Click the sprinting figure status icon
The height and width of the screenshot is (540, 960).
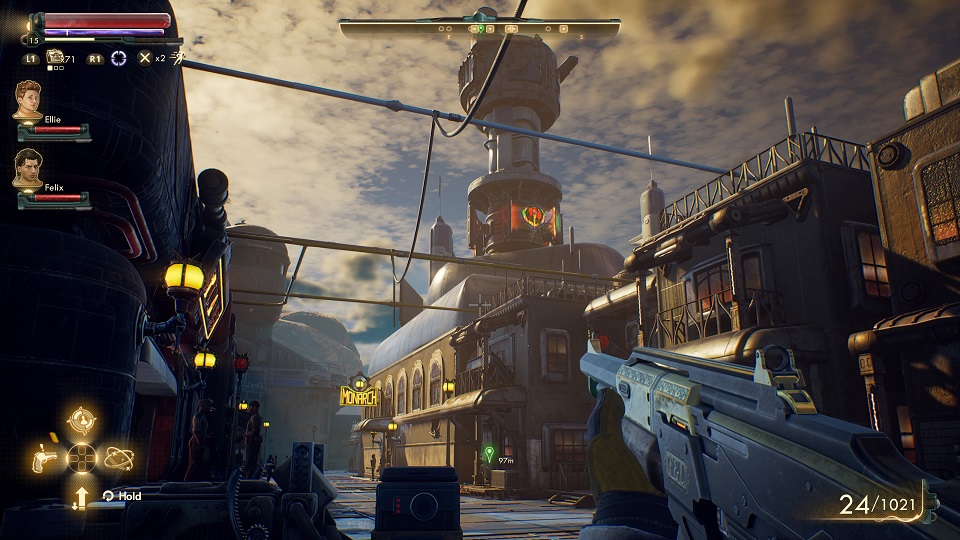177,57
